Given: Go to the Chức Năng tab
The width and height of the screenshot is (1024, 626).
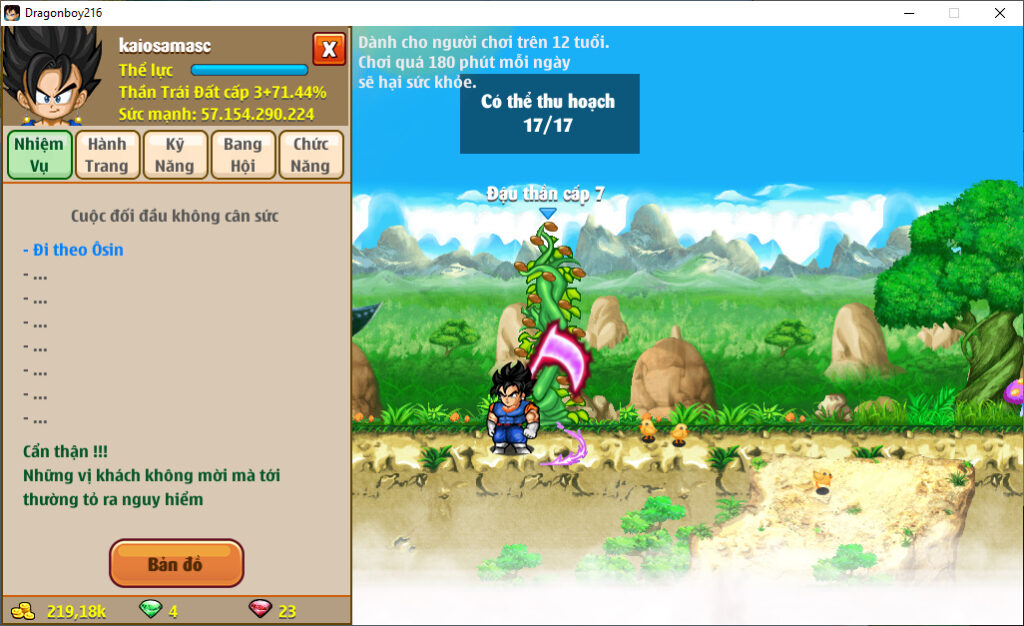Looking at the screenshot, I should point(311,155).
